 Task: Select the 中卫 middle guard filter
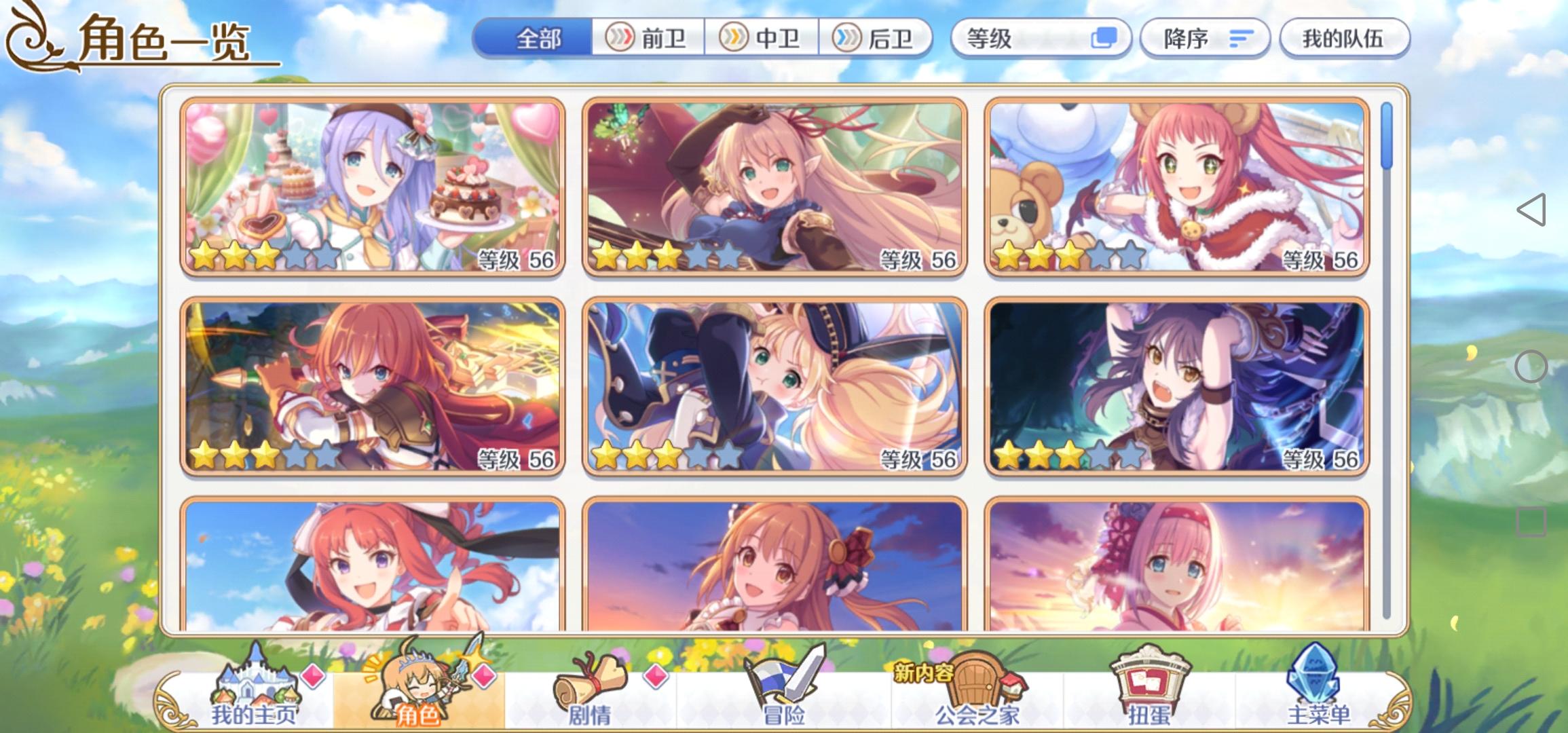(x=768, y=39)
